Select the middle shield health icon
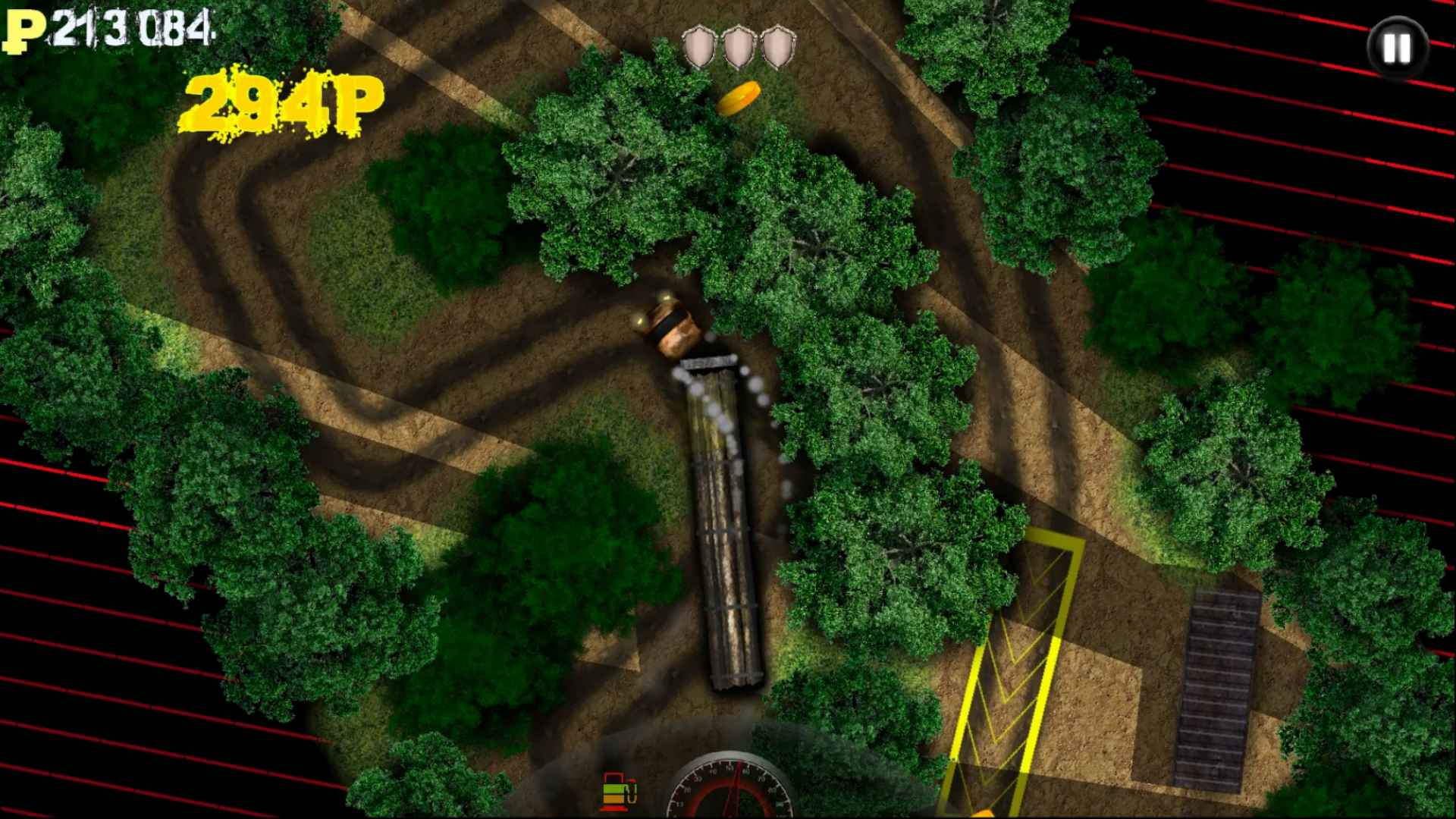 point(737,43)
